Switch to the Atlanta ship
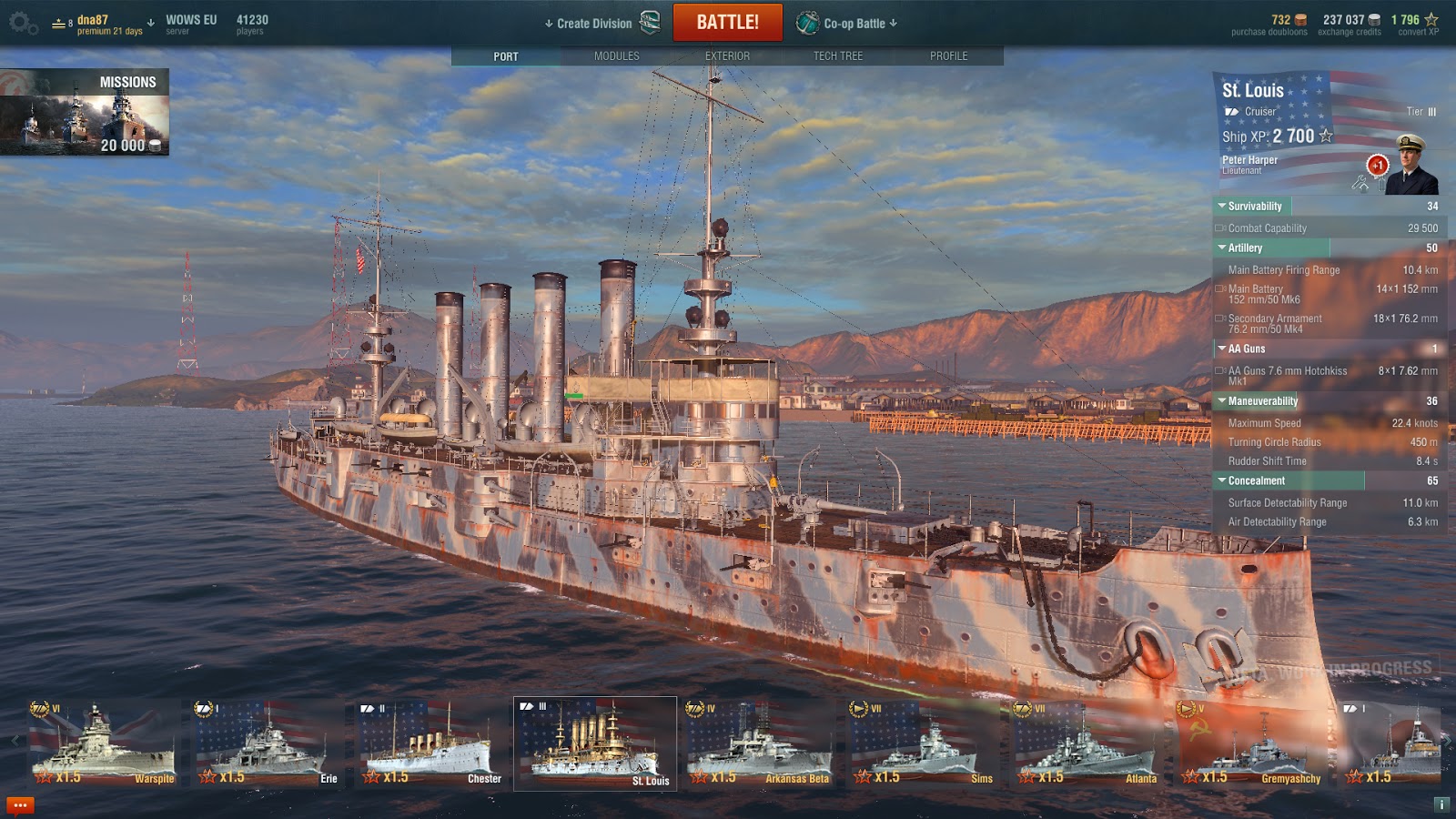This screenshot has height=819, width=1456. tap(1085, 743)
